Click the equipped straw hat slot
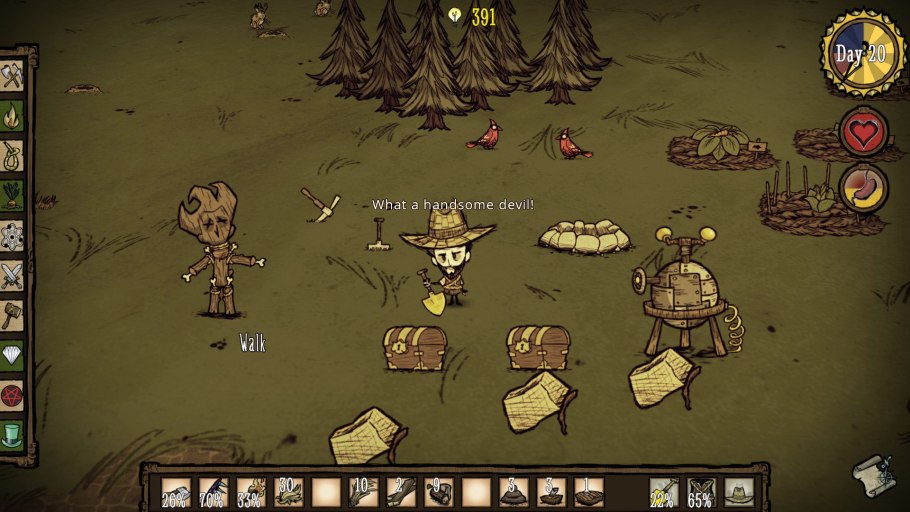Viewport: 910px width, 512px height. pyautogui.click(x=739, y=491)
